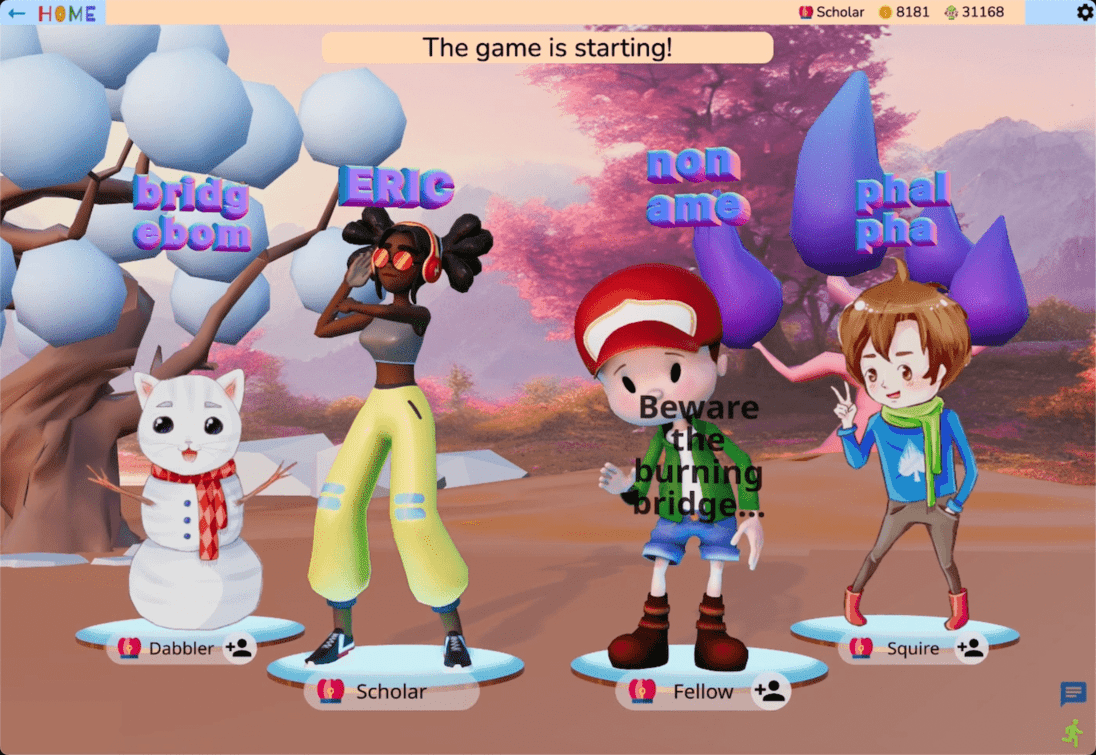
Task: Add the Dabbler player as a friend
Action: [x=239, y=648]
